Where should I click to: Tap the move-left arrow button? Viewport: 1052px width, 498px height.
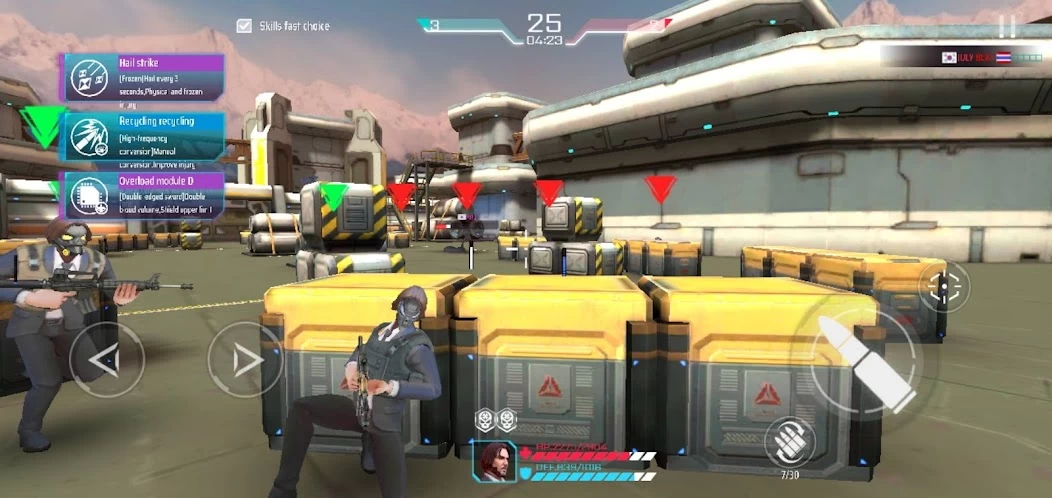point(107,359)
